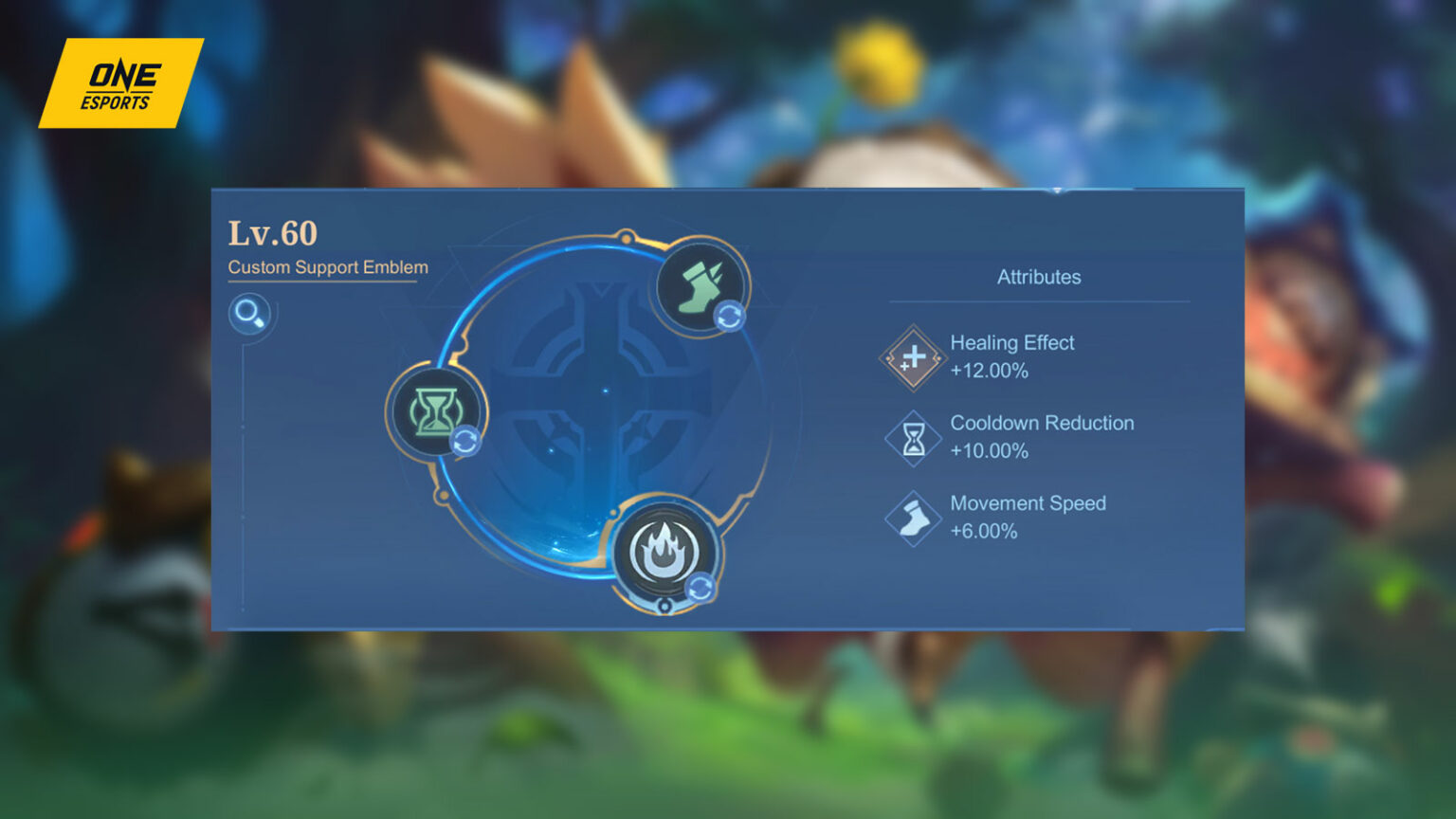
Task: Click the Cooldown Reduction +10.00% value
Action: (989, 452)
